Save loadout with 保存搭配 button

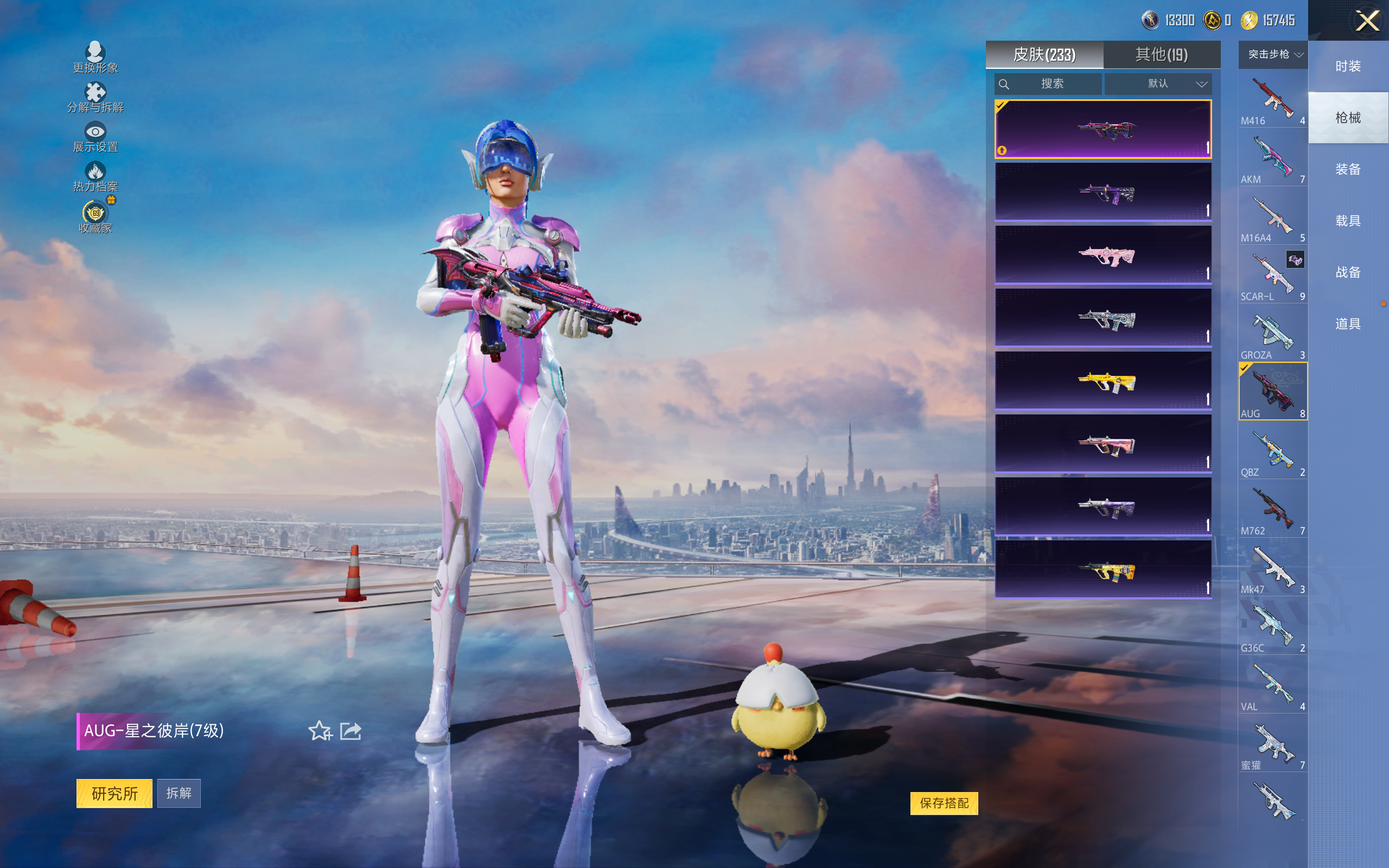944,803
